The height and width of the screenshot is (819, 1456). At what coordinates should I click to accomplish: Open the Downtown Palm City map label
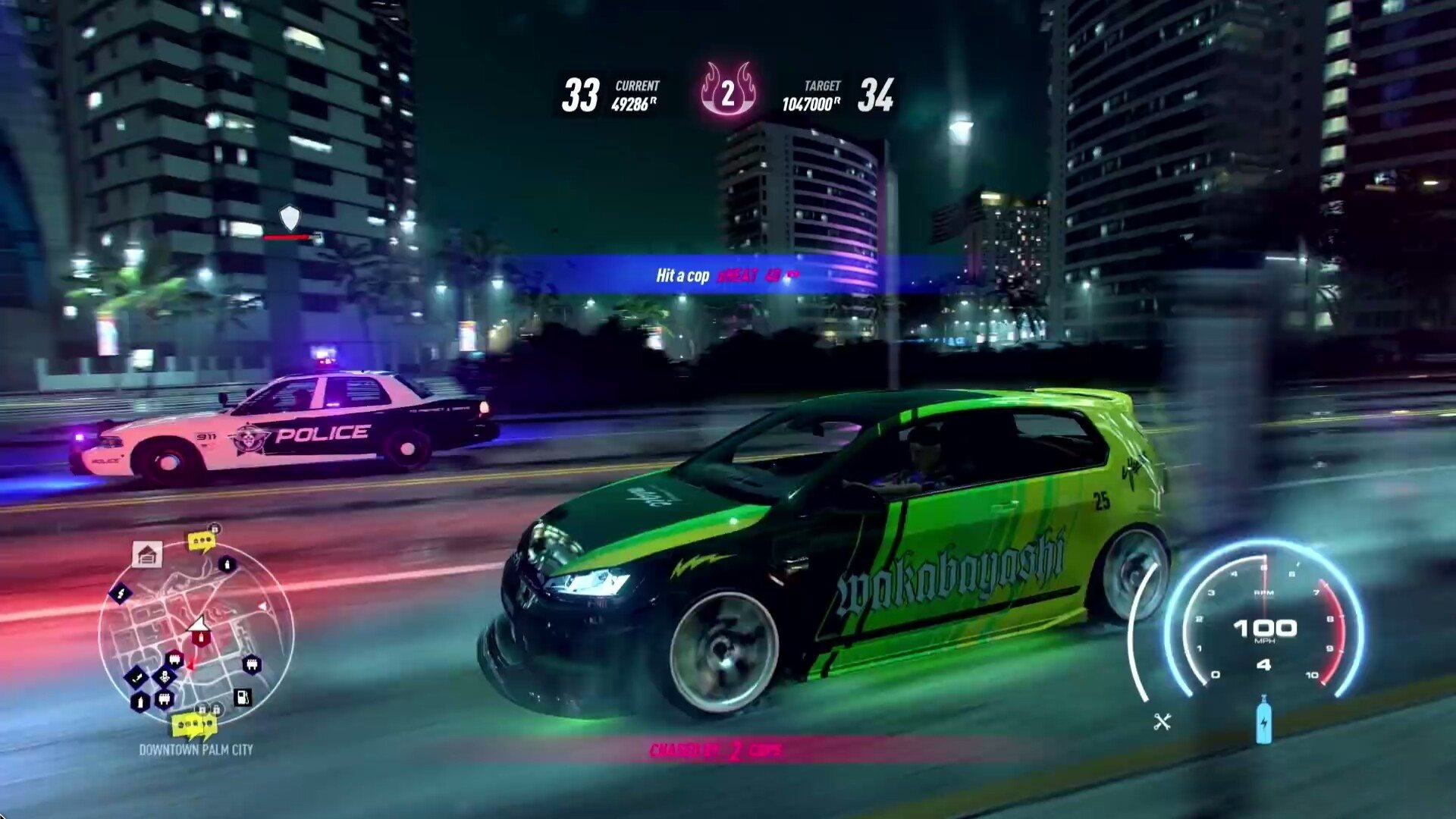tap(196, 748)
